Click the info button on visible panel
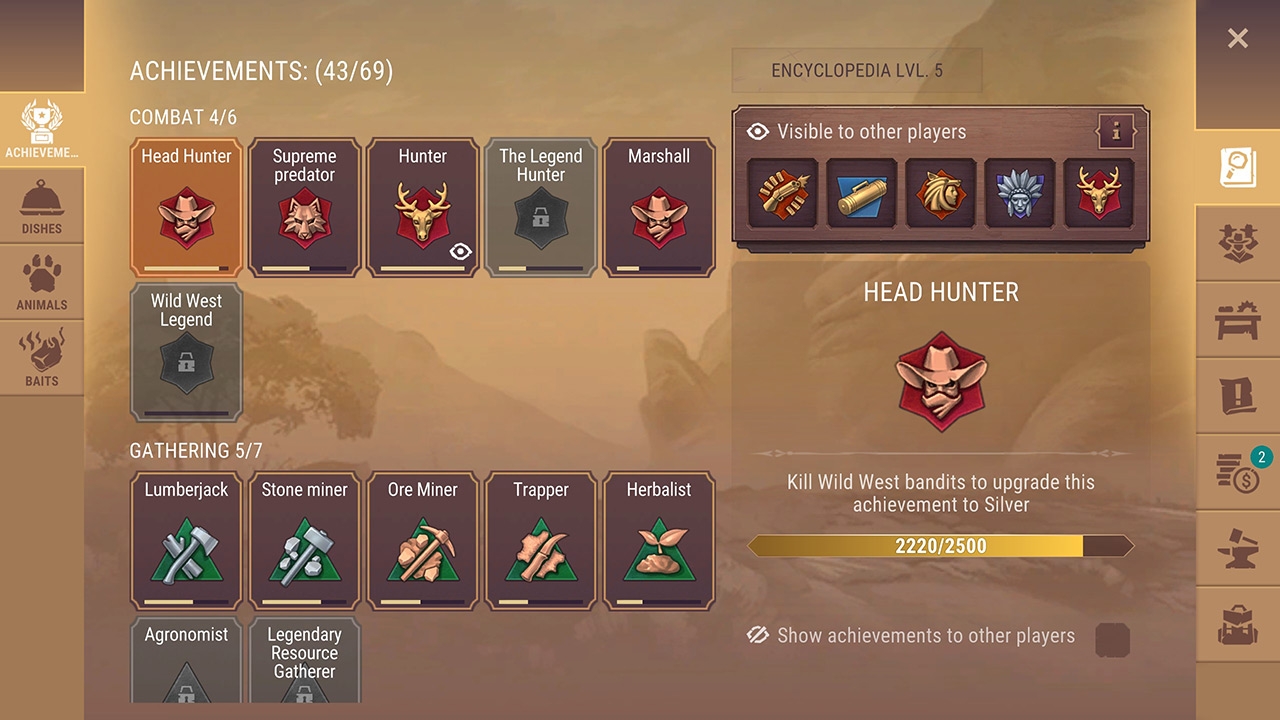This screenshot has height=720, width=1280. pyautogui.click(x=1115, y=131)
